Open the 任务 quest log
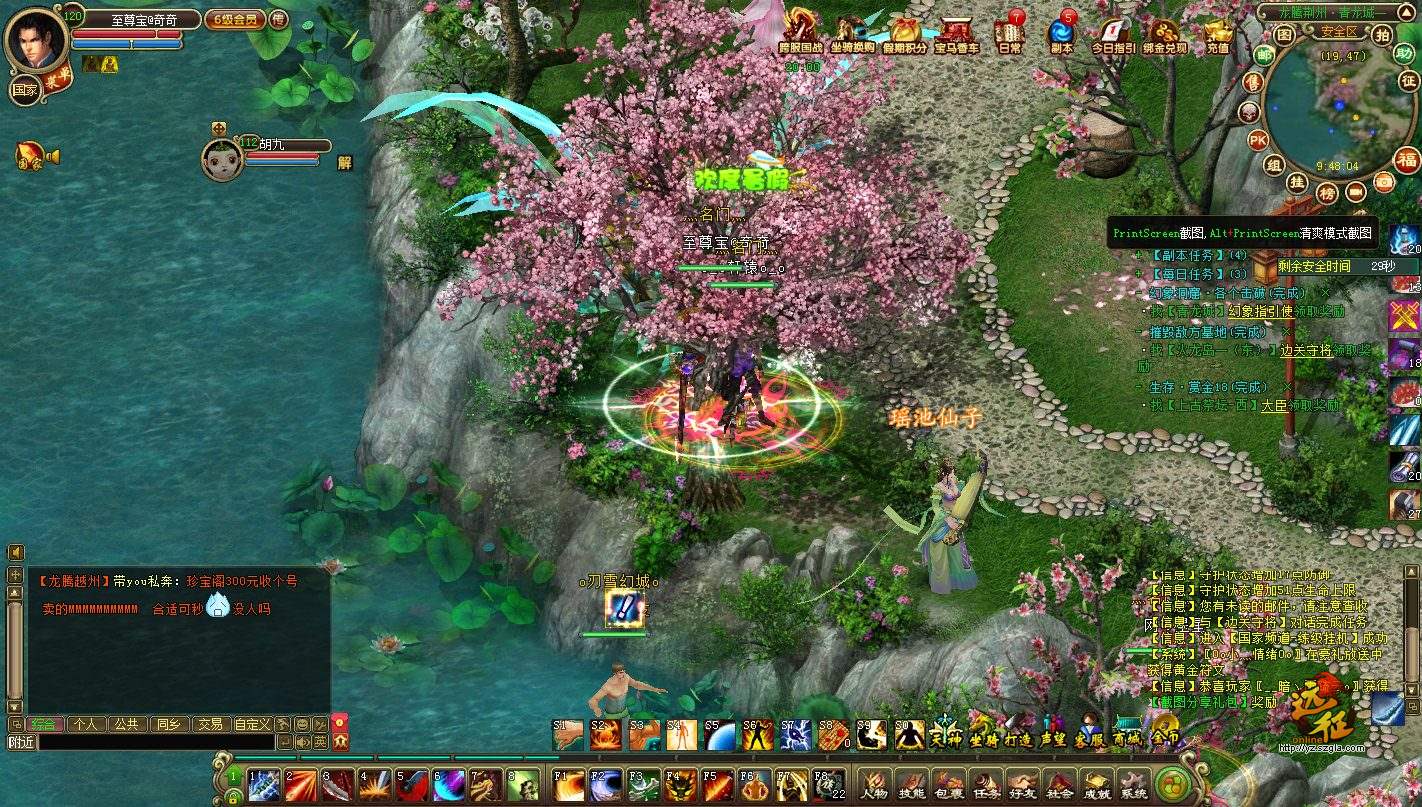This screenshot has width=1422, height=807. 985,786
